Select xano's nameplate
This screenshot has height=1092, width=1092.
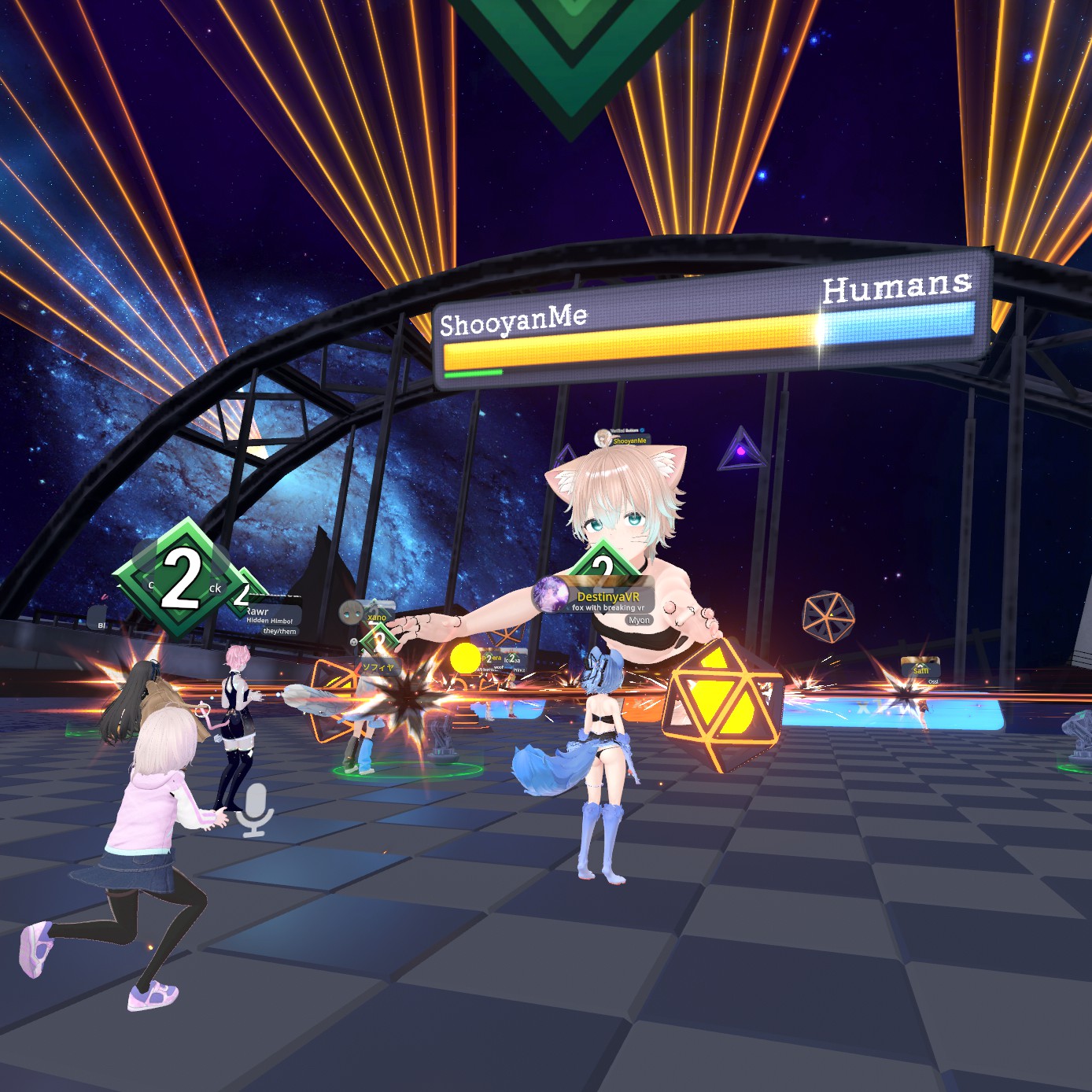[x=377, y=618]
